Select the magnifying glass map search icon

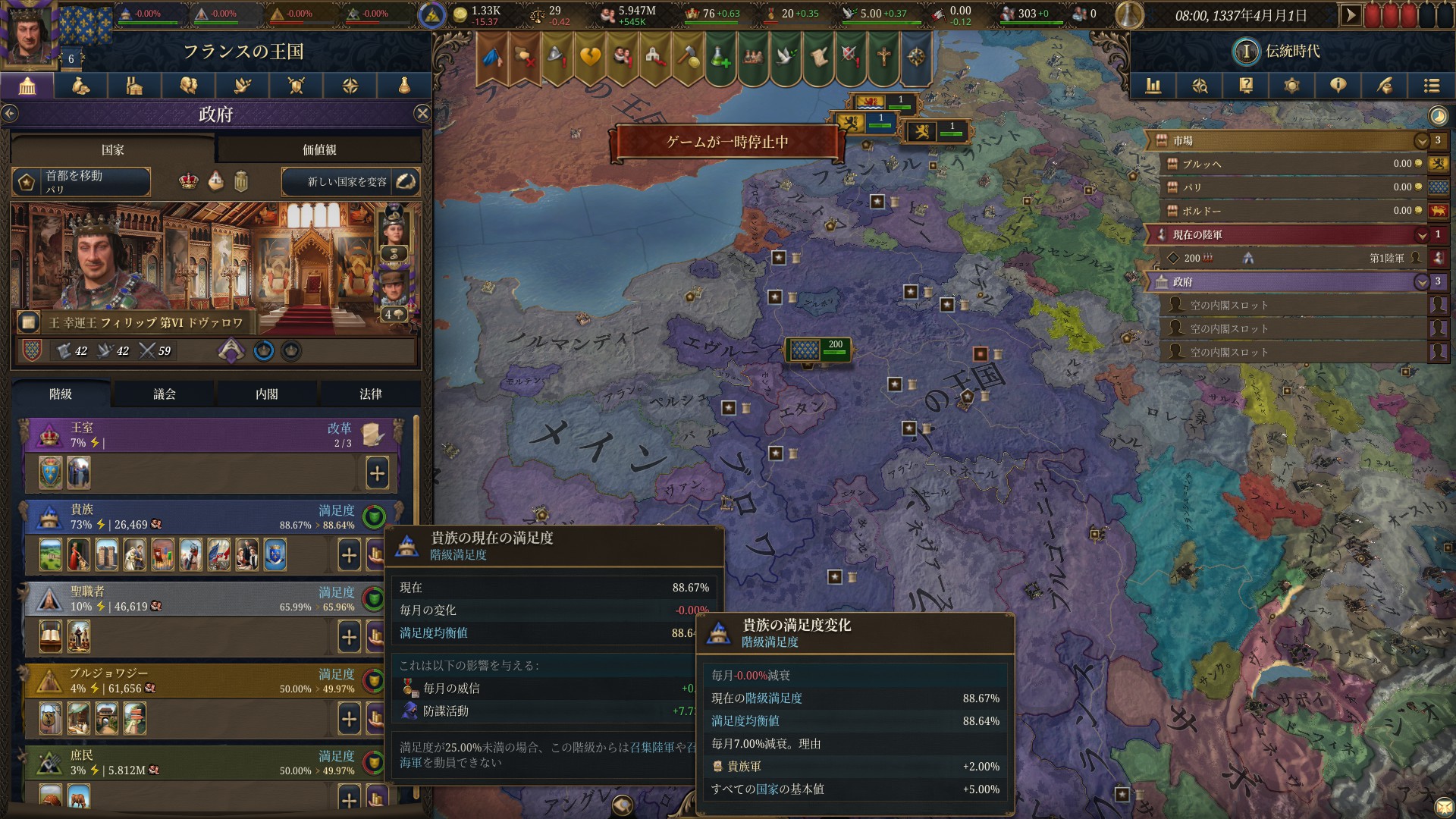pos(1200,86)
